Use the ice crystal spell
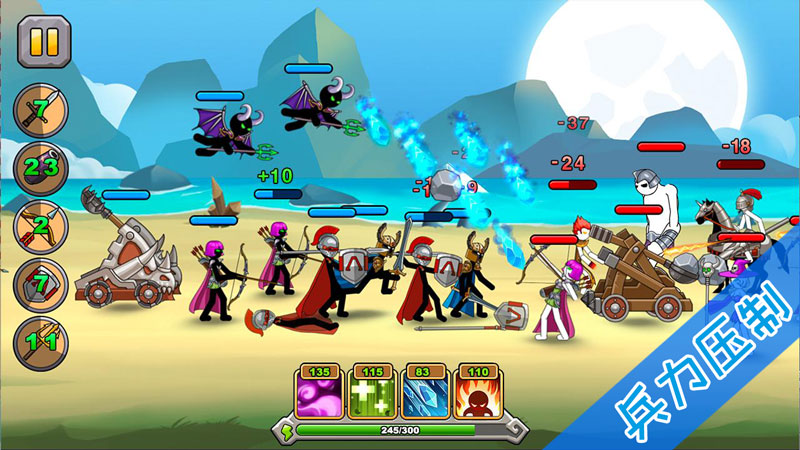This screenshot has width=800, height=450. pos(424,392)
